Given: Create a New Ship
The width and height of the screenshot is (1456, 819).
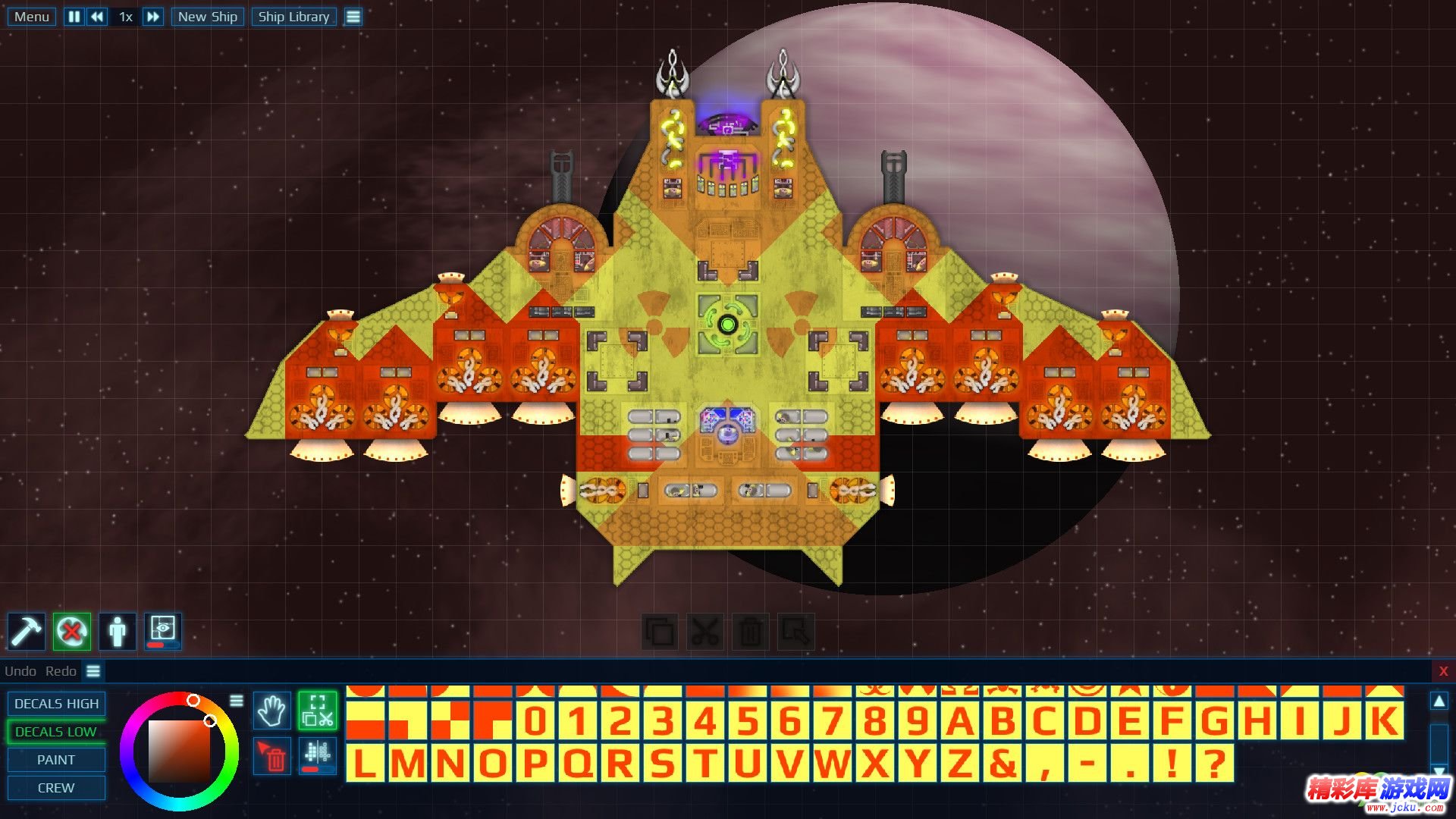Looking at the screenshot, I should 207,17.
